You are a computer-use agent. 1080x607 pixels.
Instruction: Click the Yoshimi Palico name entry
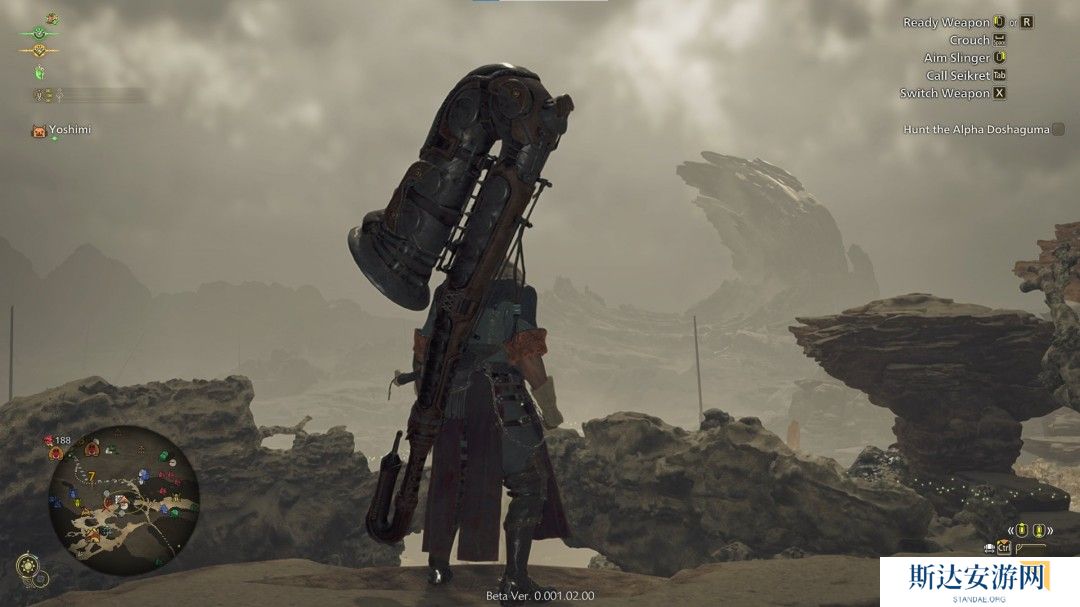click(68, 130)
